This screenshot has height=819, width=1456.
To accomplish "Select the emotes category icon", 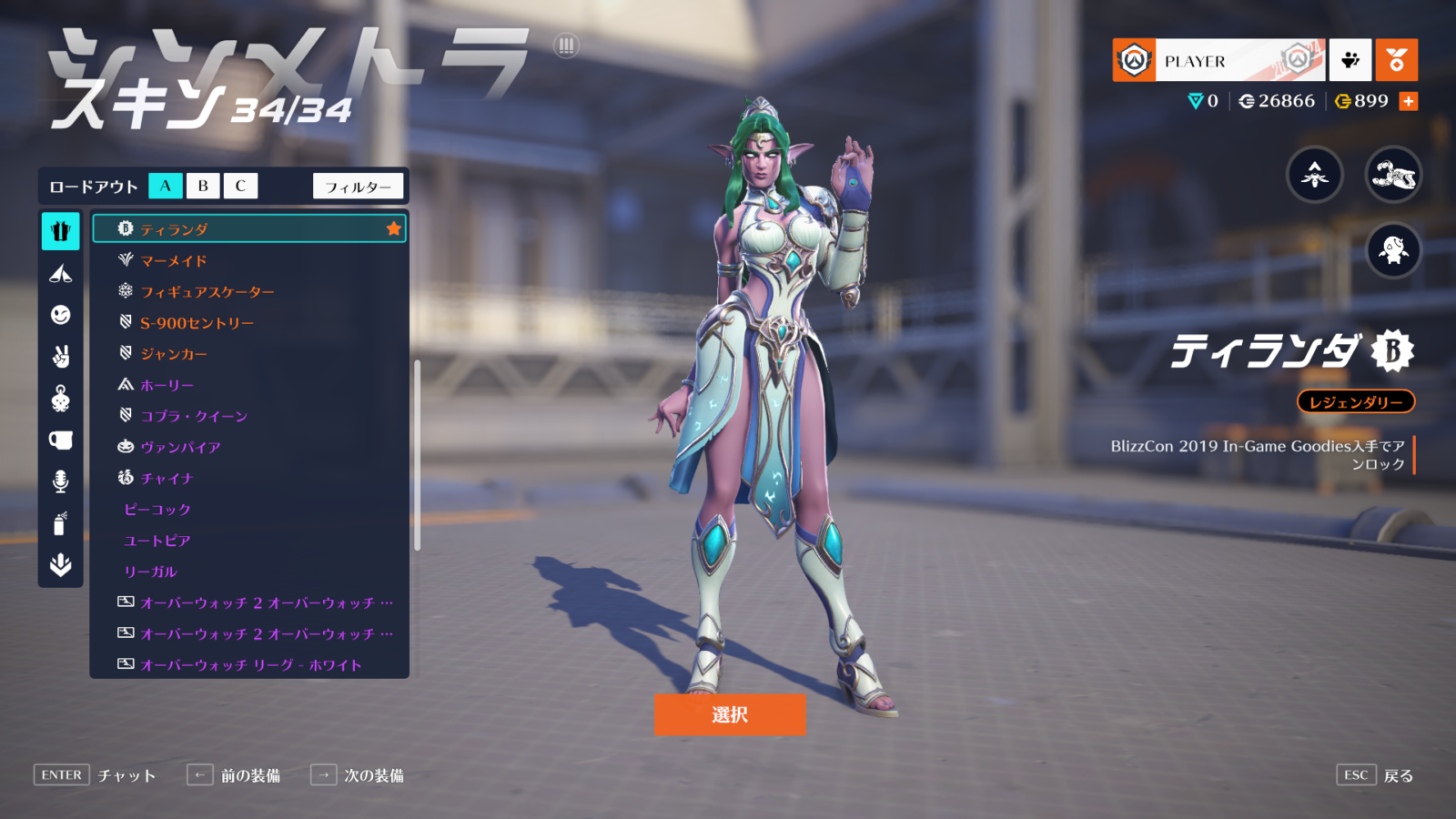I will (x=60, y=314).
